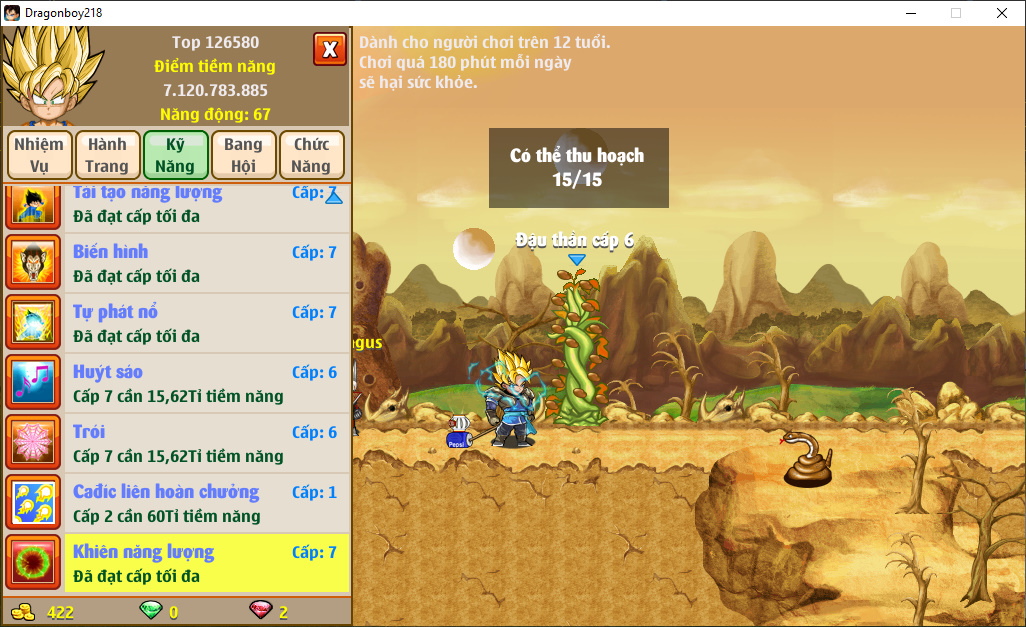
Task: Show the Bang Hội tab
Action: click(x=243, y=155)
